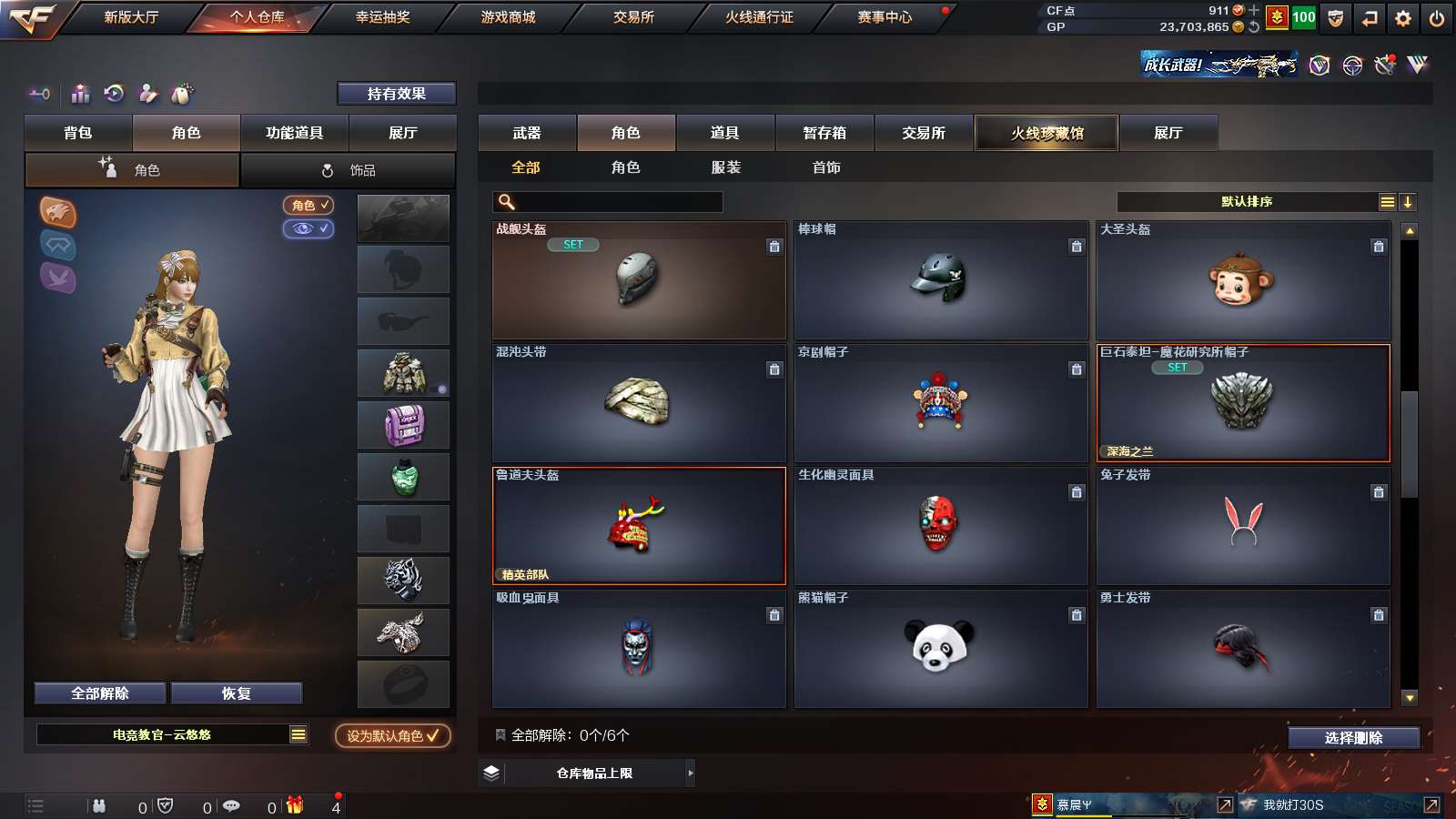The width and height of the screenshot is (1456, 819).
Task: Click the 选择删除 button
Action: click(1353, 738)
